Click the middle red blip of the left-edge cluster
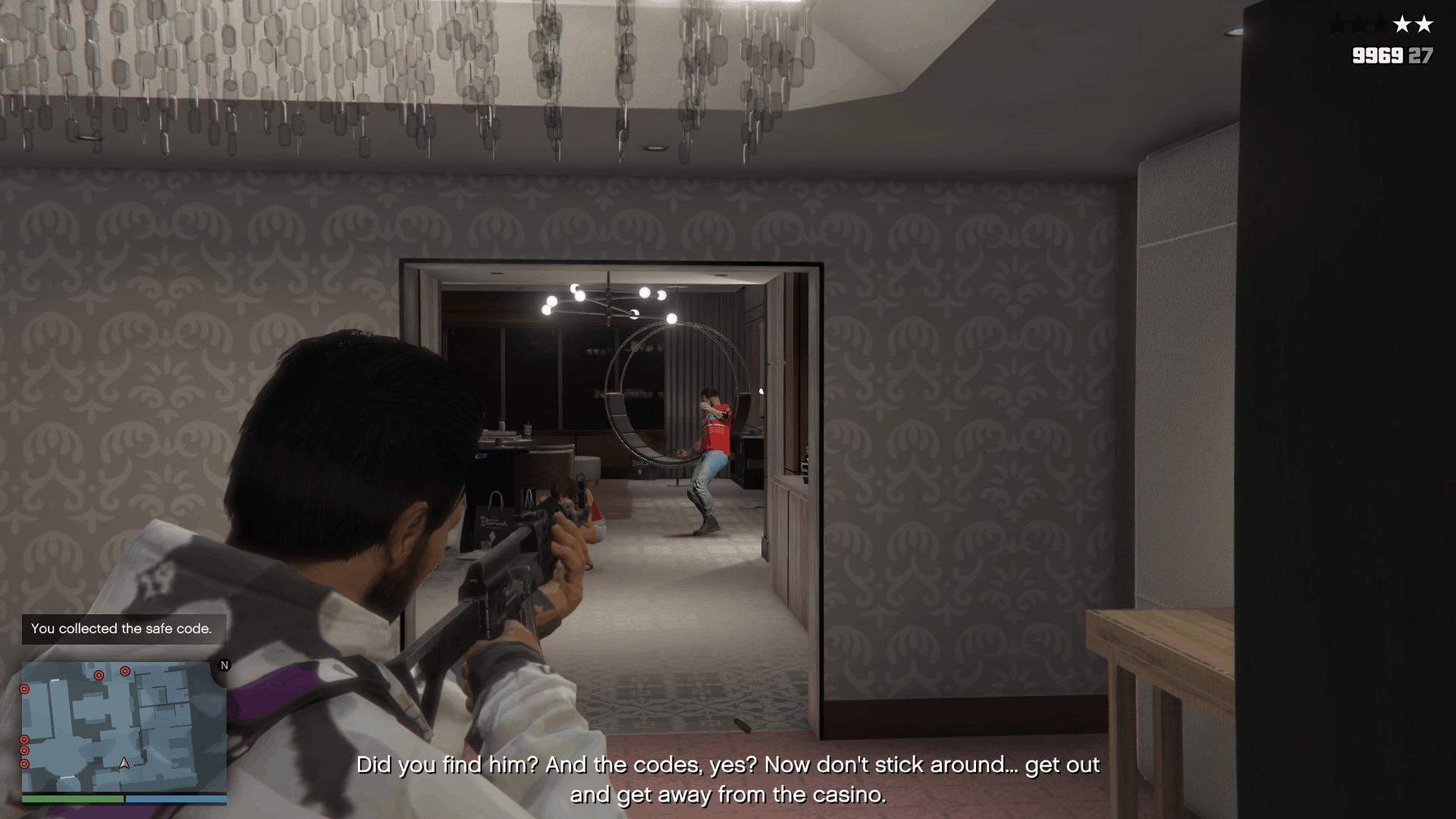 (24, 749)
